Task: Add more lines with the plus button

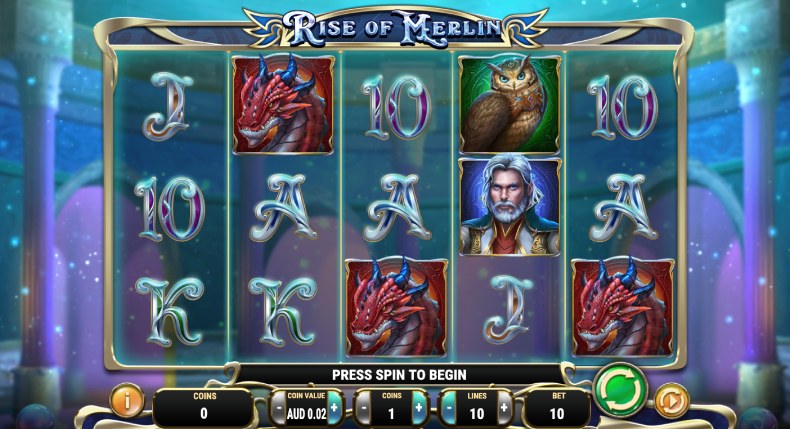Action: pyautogui.click(x=504, y=408)
